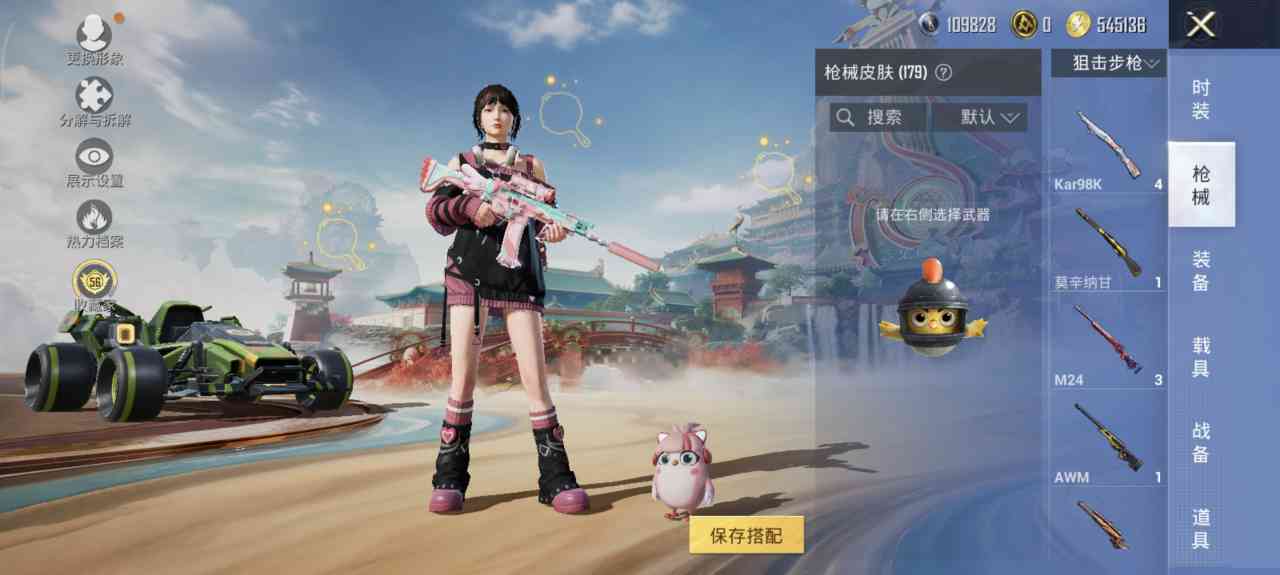Click the 搜索 search field
1280x575 pixels.
880,117
